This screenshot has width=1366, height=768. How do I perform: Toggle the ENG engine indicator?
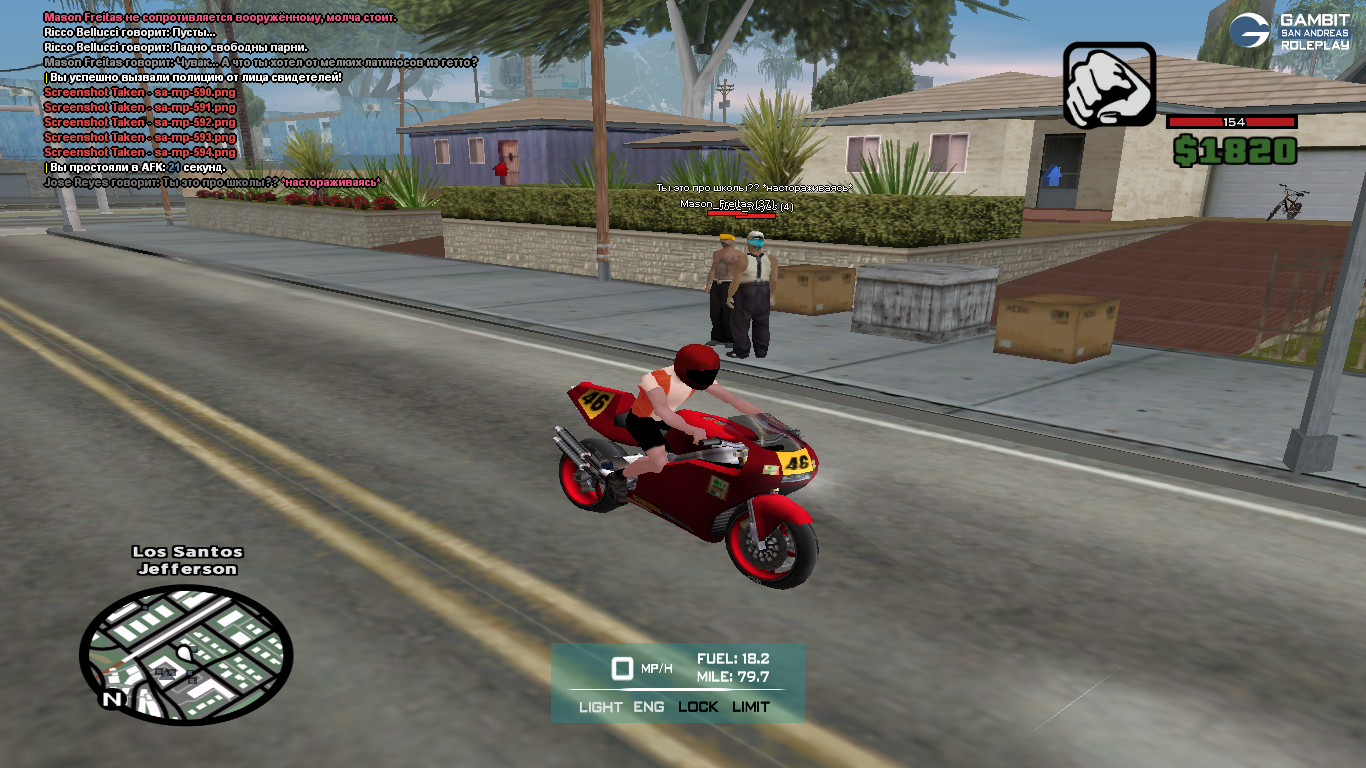coord(648,707)
